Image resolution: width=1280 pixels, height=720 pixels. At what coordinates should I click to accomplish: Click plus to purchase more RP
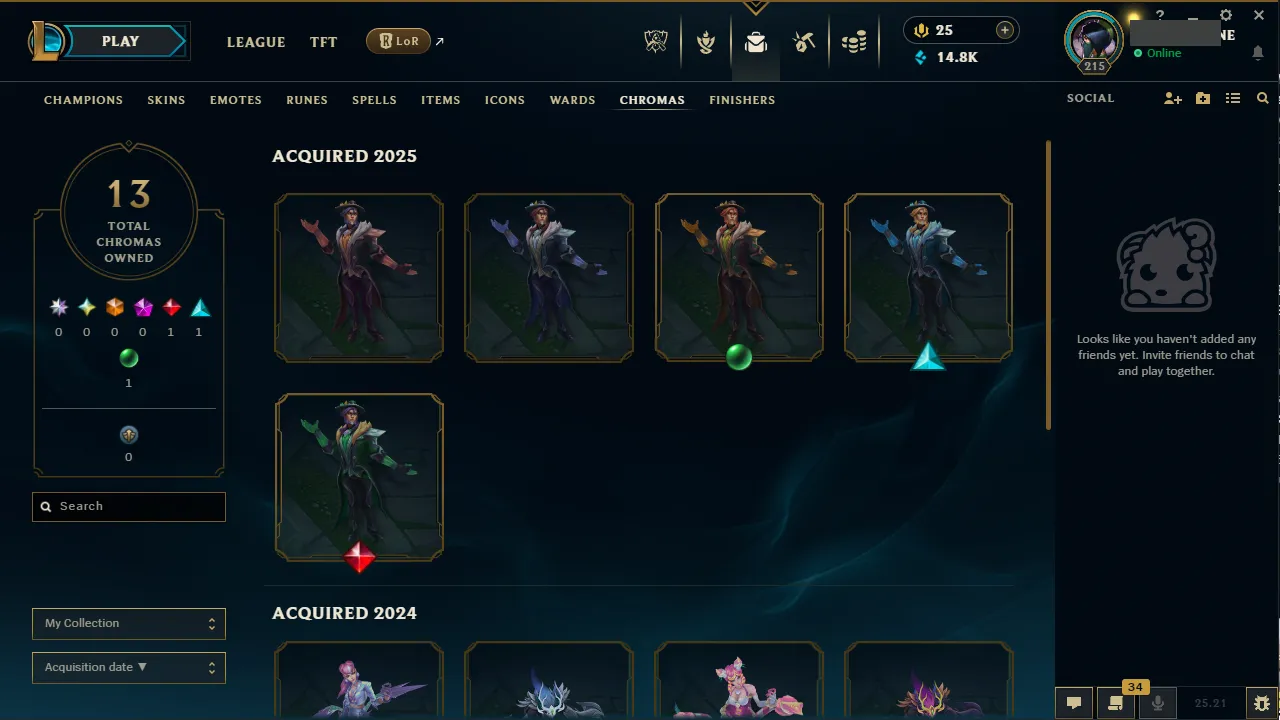1004,30
